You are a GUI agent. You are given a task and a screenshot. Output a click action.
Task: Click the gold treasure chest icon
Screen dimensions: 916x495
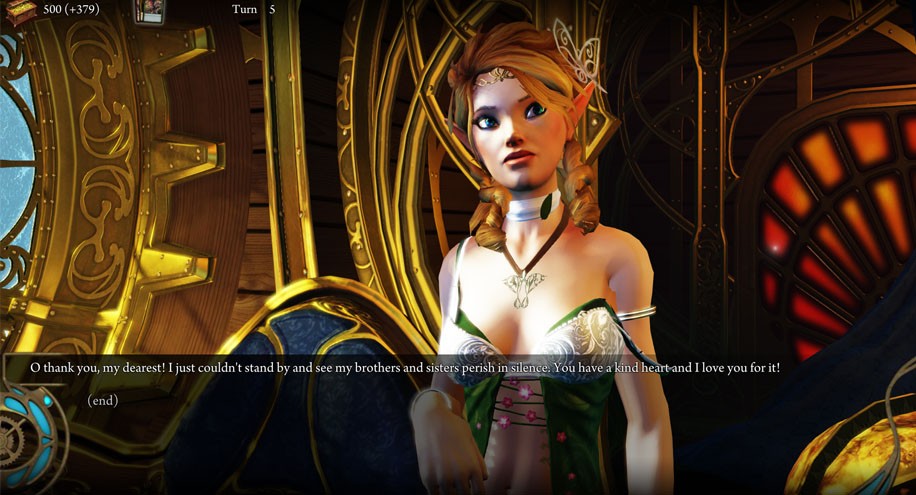[x=22, y=9]
